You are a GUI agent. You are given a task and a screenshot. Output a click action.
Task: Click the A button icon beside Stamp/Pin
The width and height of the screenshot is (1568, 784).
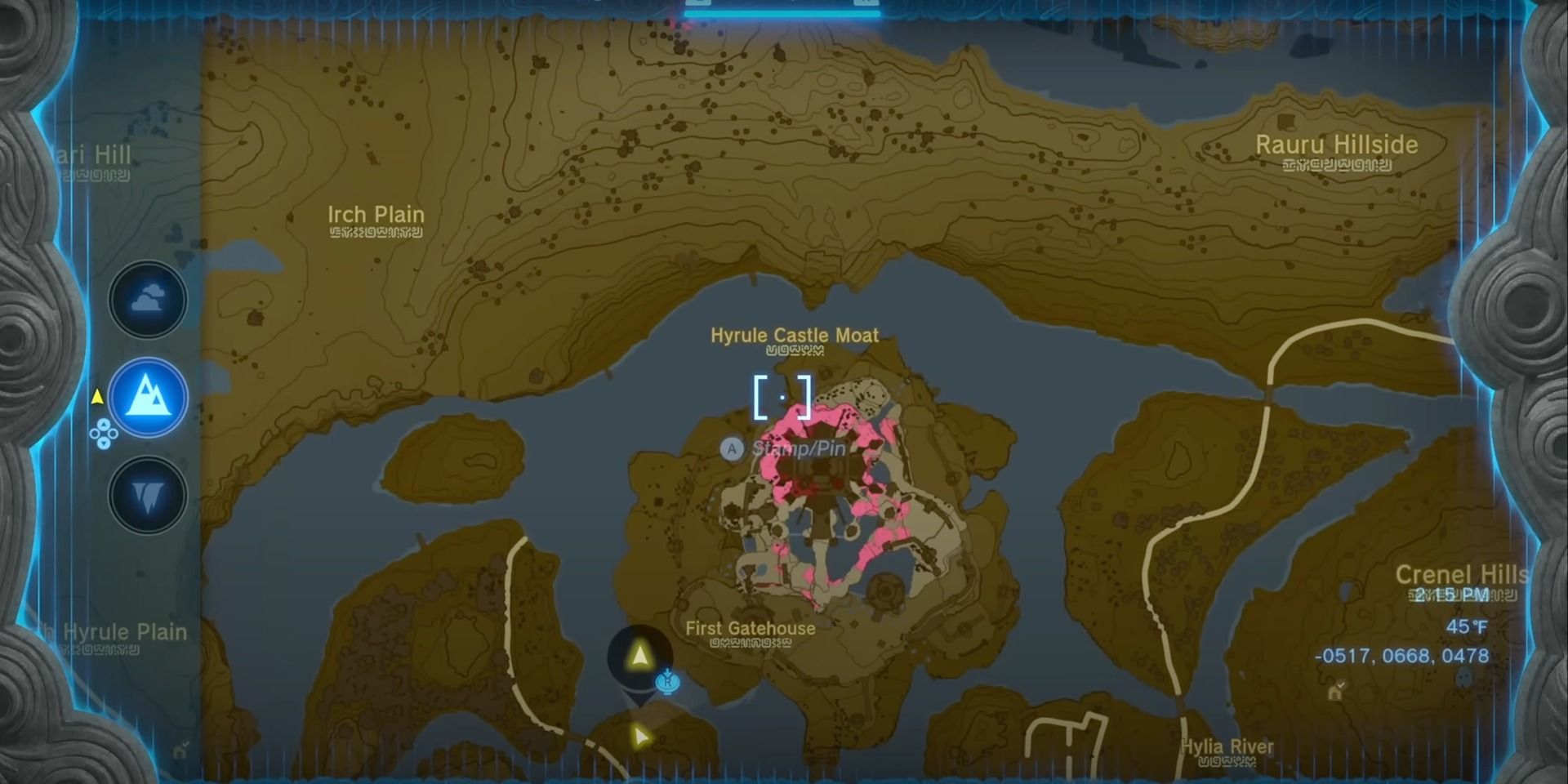(x=733, y=449)
